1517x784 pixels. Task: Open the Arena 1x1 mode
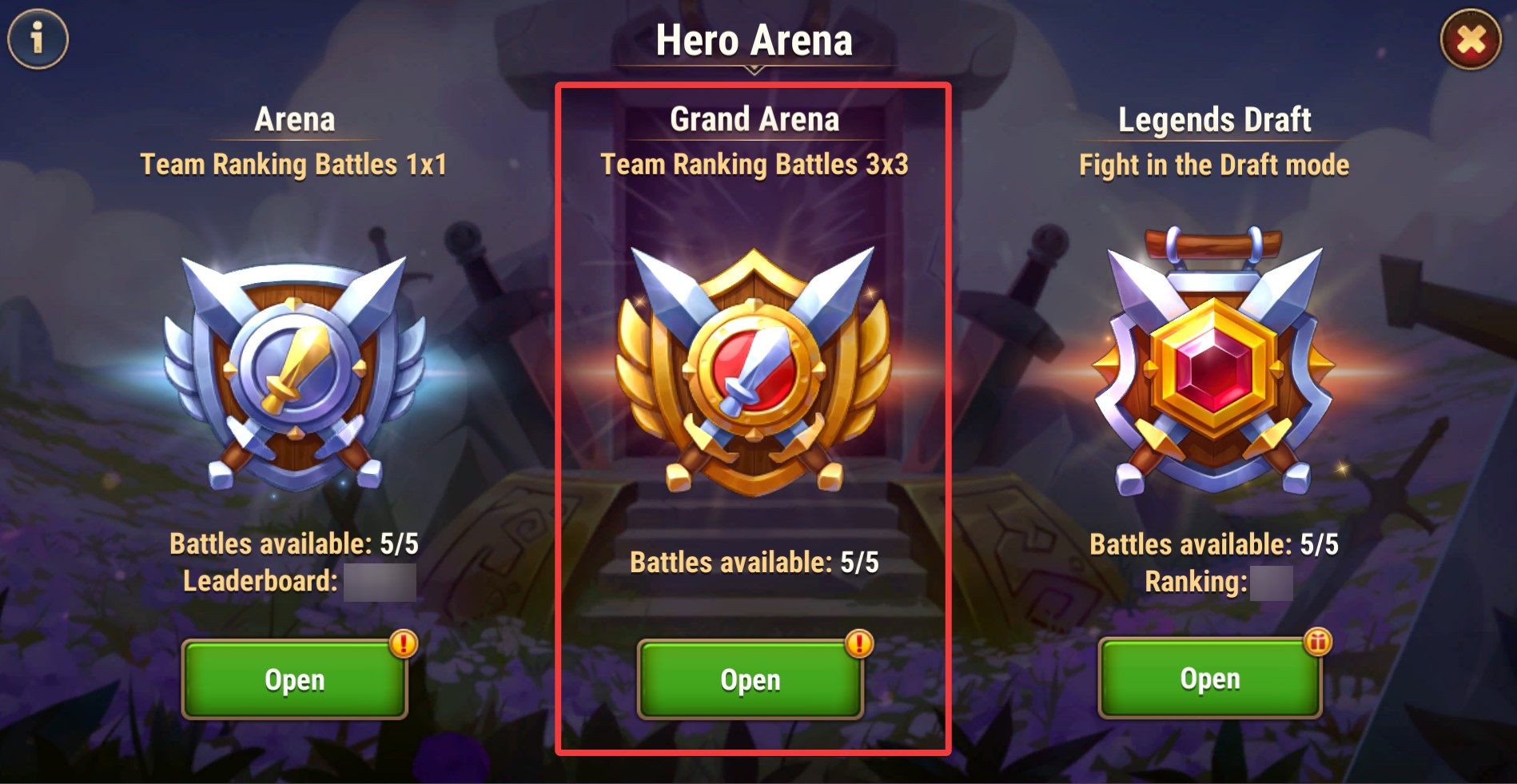tap(294, 679)
